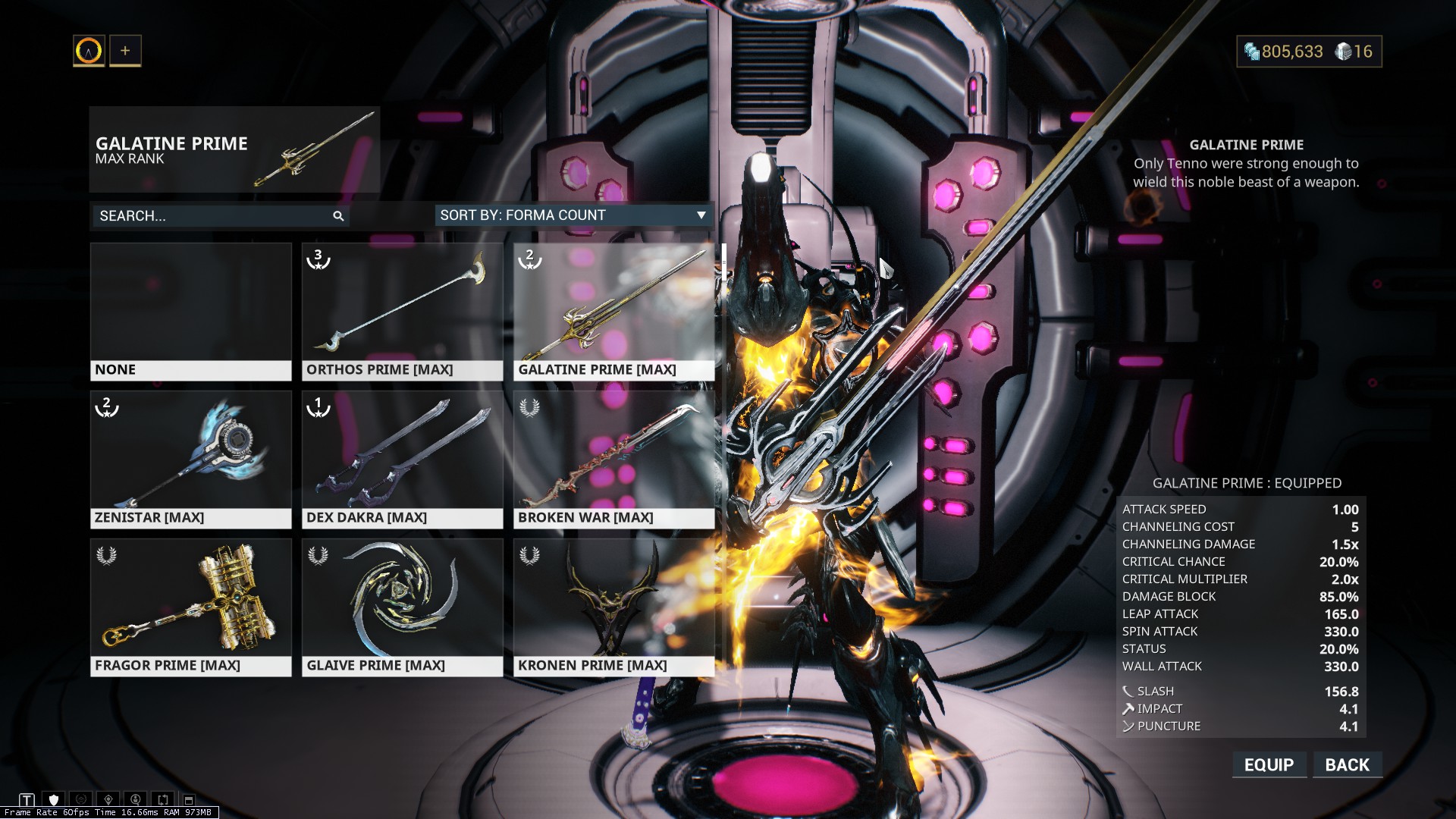The height and width of the screenshot is (819, 1456).
Task: Open the Sort By Forma Count dropdown
Action: tap(573, 215)
